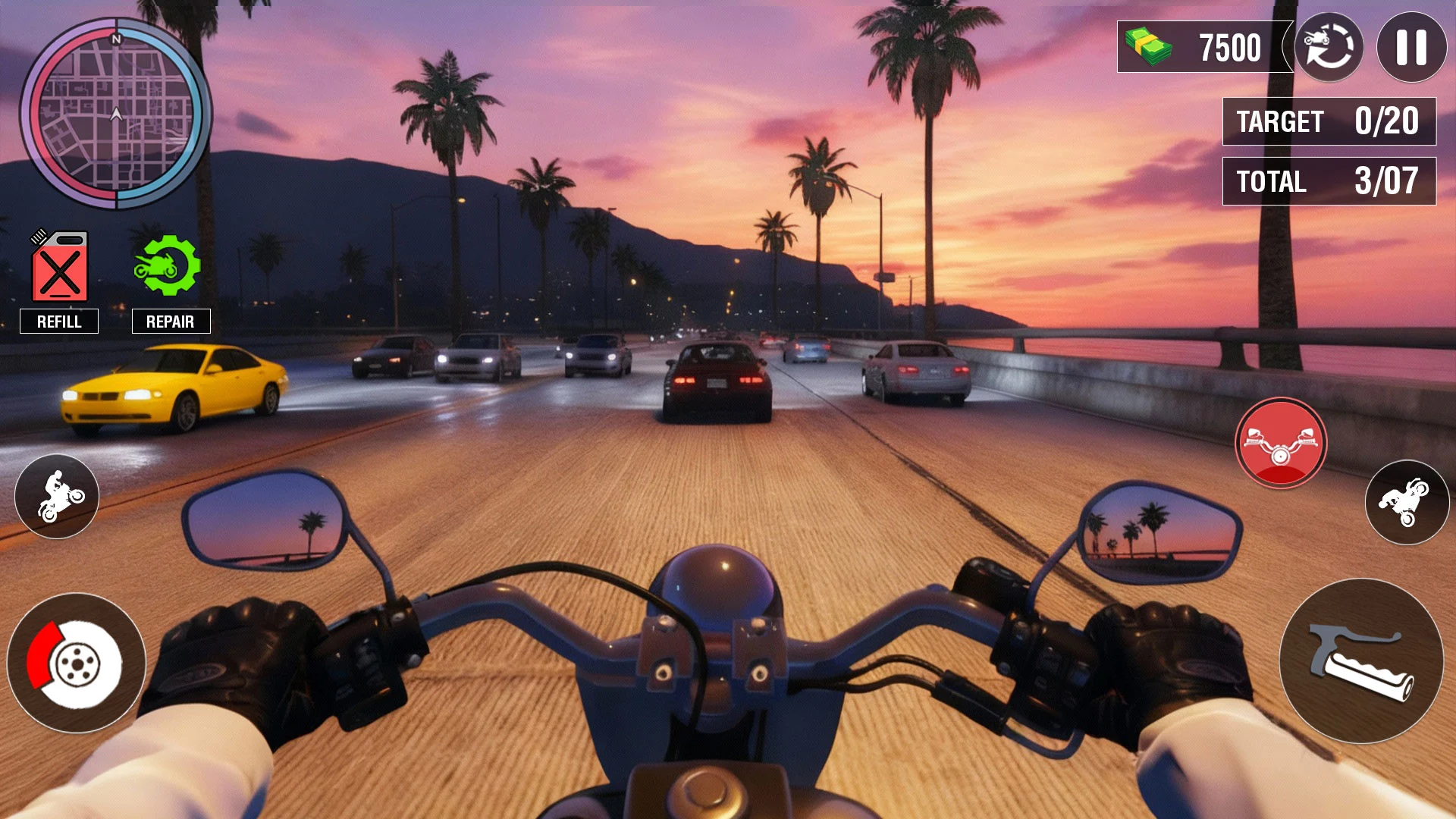Screen dimensions: 1456x819
Task: Repair the bike using green gear icon
Action: point(168,265)
